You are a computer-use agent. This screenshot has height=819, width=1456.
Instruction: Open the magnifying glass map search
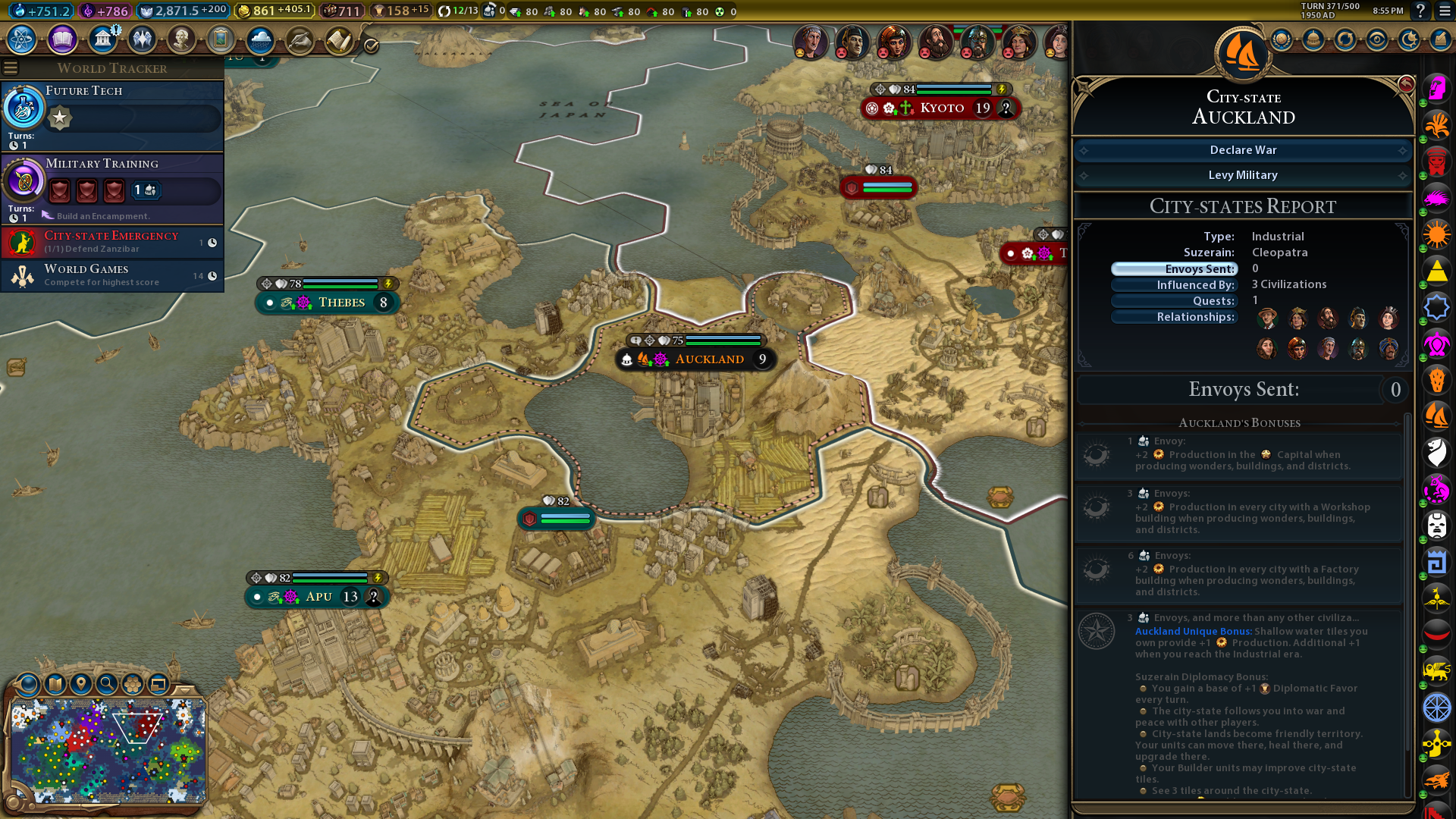tap(107, 684)
